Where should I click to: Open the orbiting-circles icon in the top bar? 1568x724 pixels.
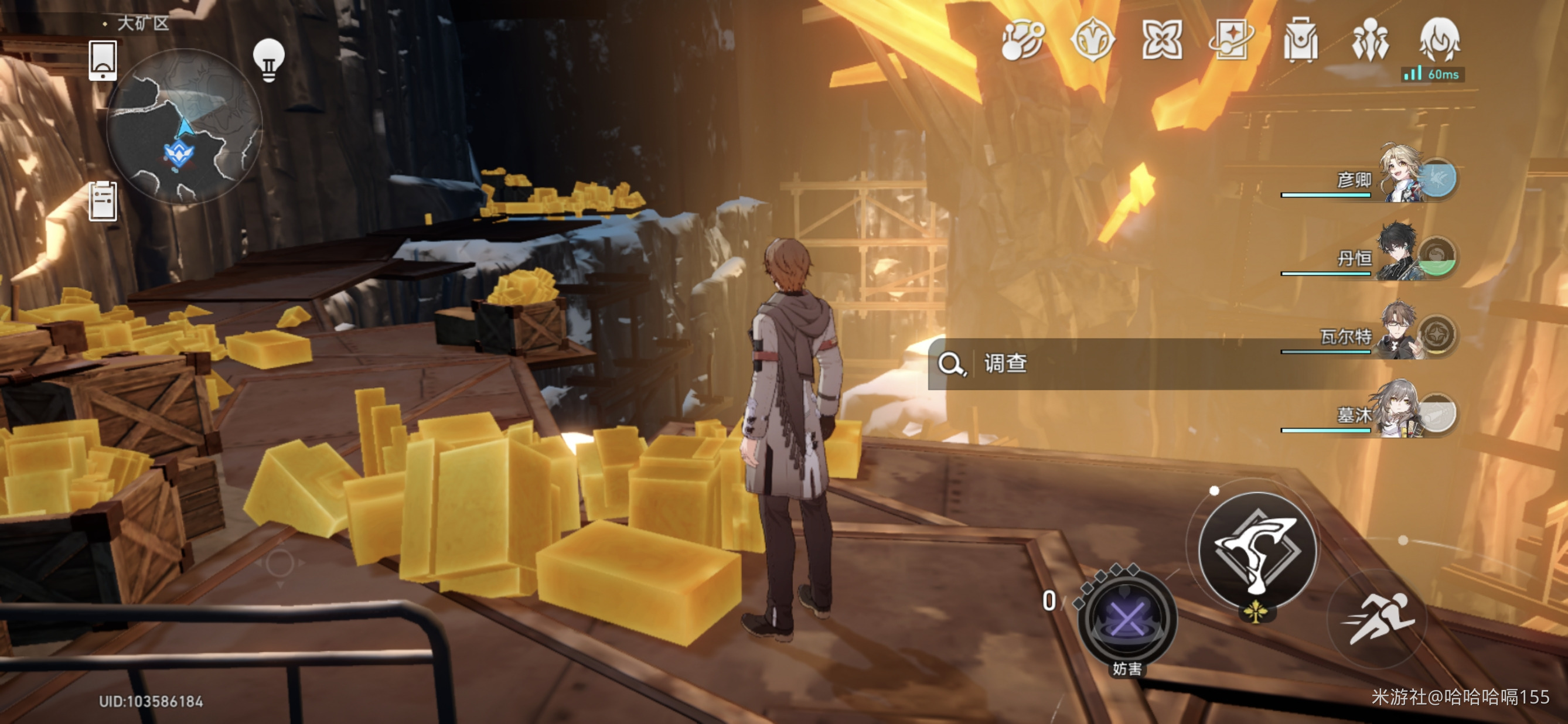coord(1022,41)
